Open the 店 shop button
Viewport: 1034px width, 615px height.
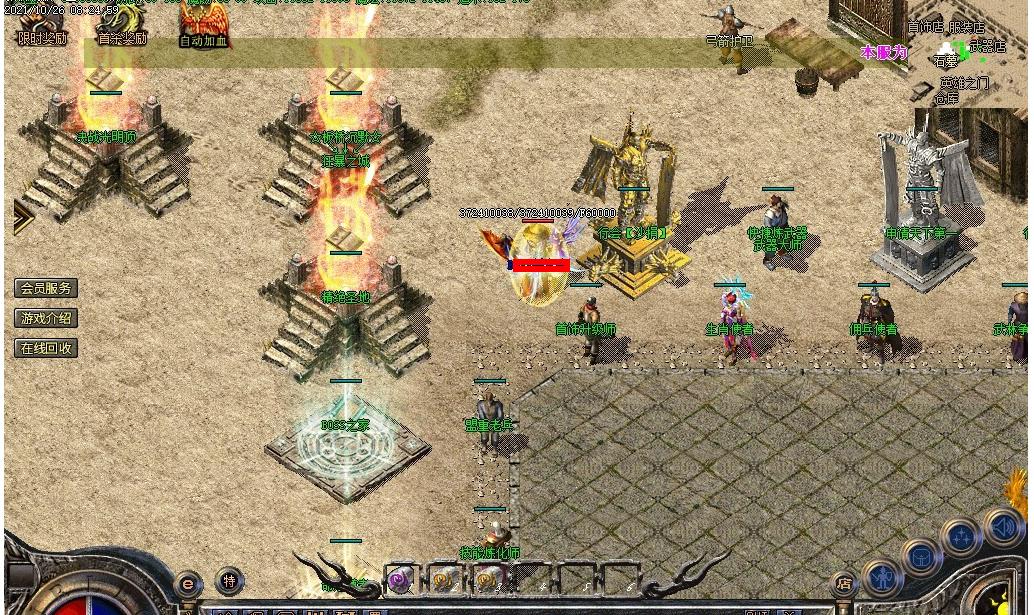point(845,583)
